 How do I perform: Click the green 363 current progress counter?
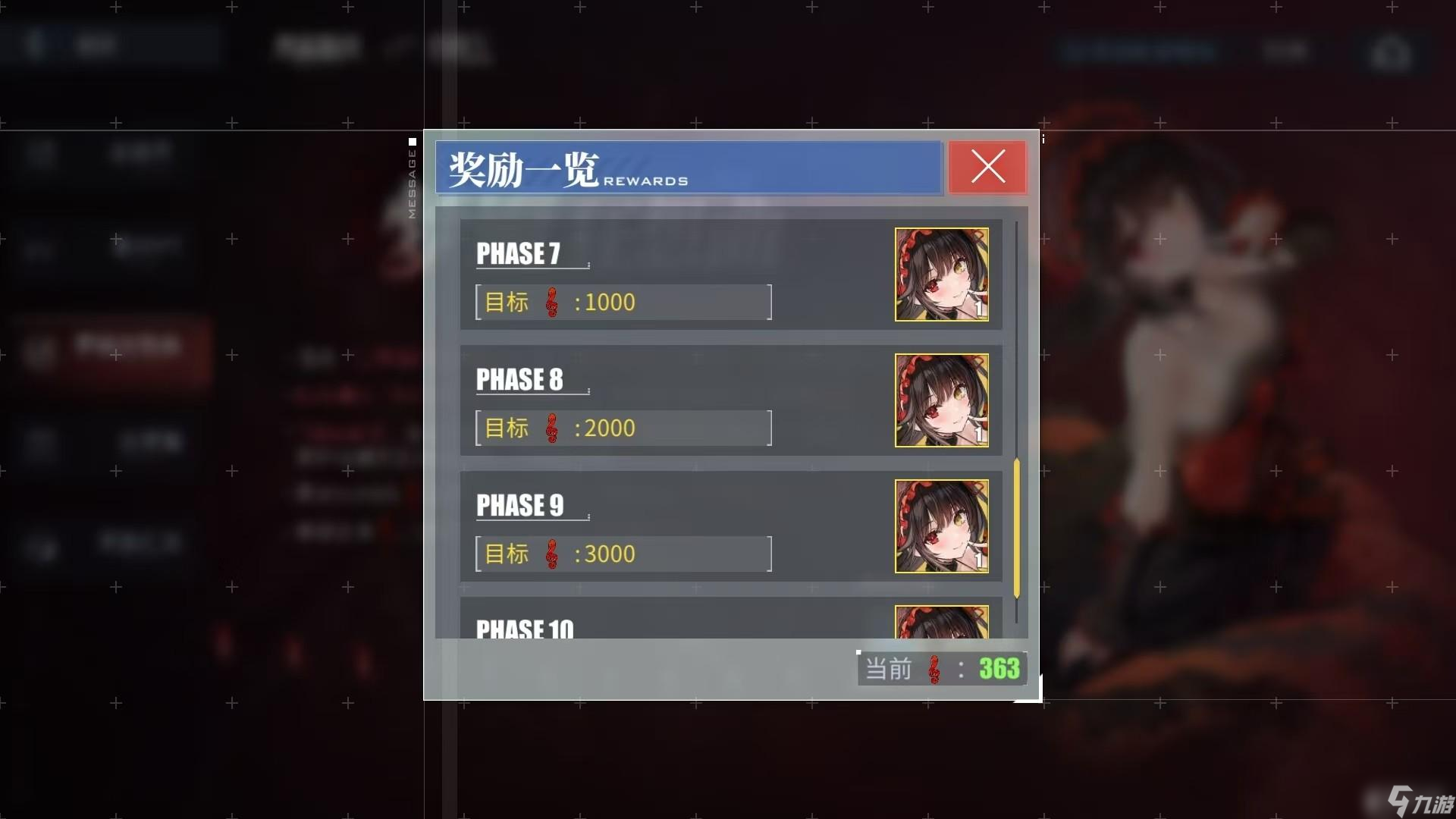click(999, 669)
